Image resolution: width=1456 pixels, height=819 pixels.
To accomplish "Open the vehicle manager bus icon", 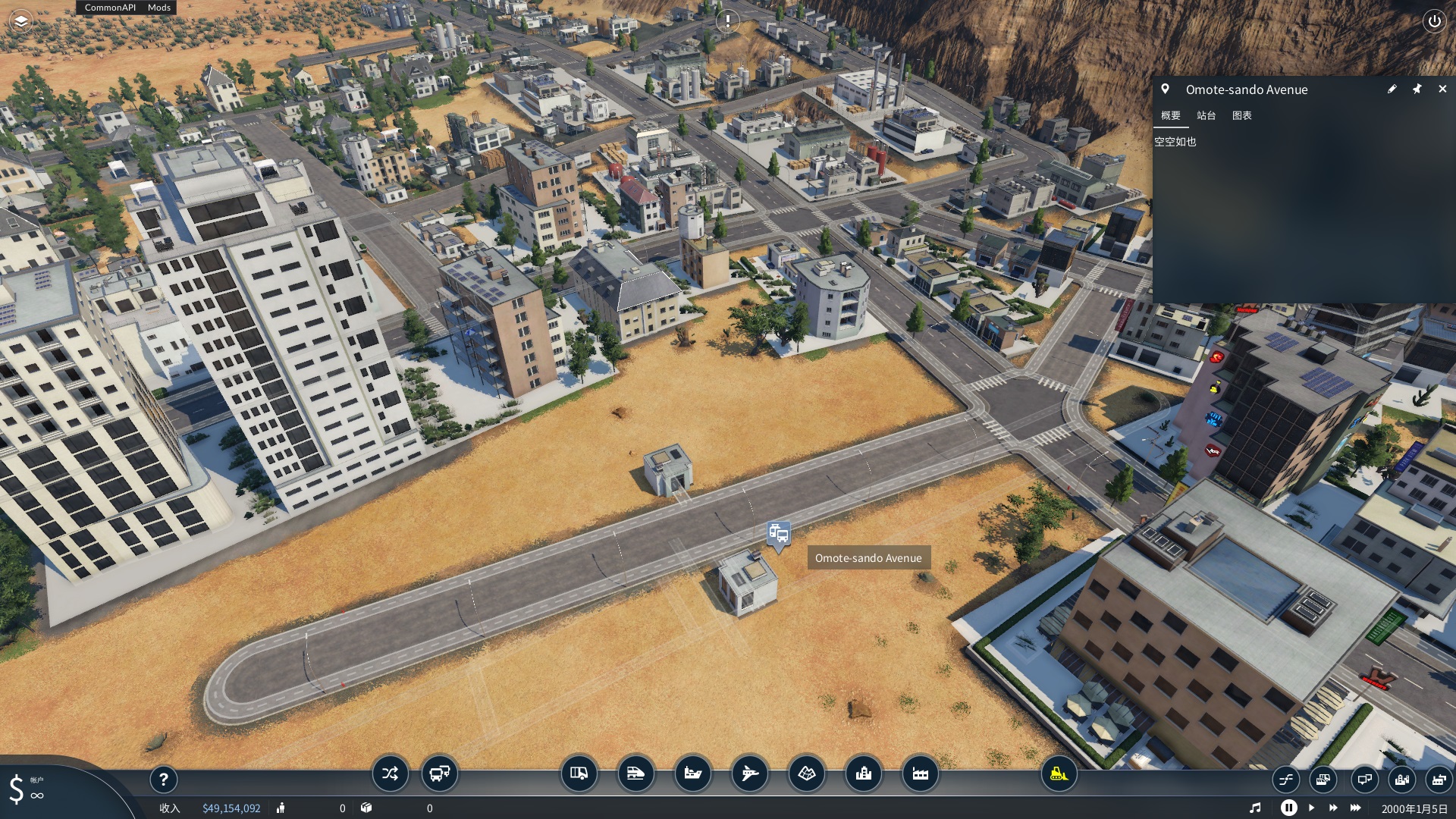I will coord(439,773).
